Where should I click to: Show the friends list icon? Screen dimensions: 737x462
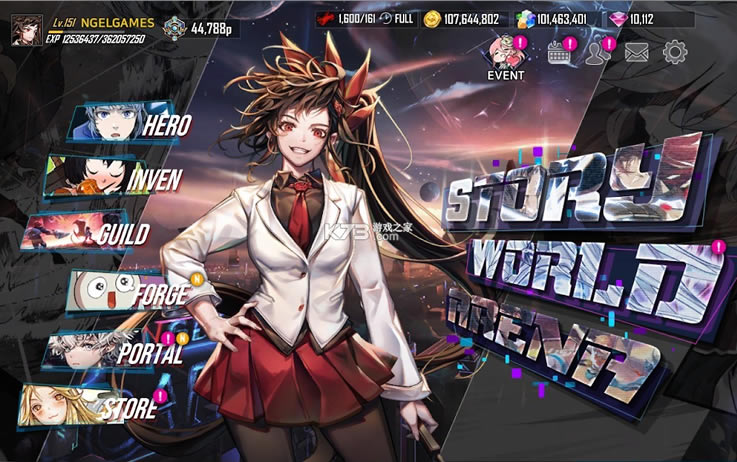[598, 52]
